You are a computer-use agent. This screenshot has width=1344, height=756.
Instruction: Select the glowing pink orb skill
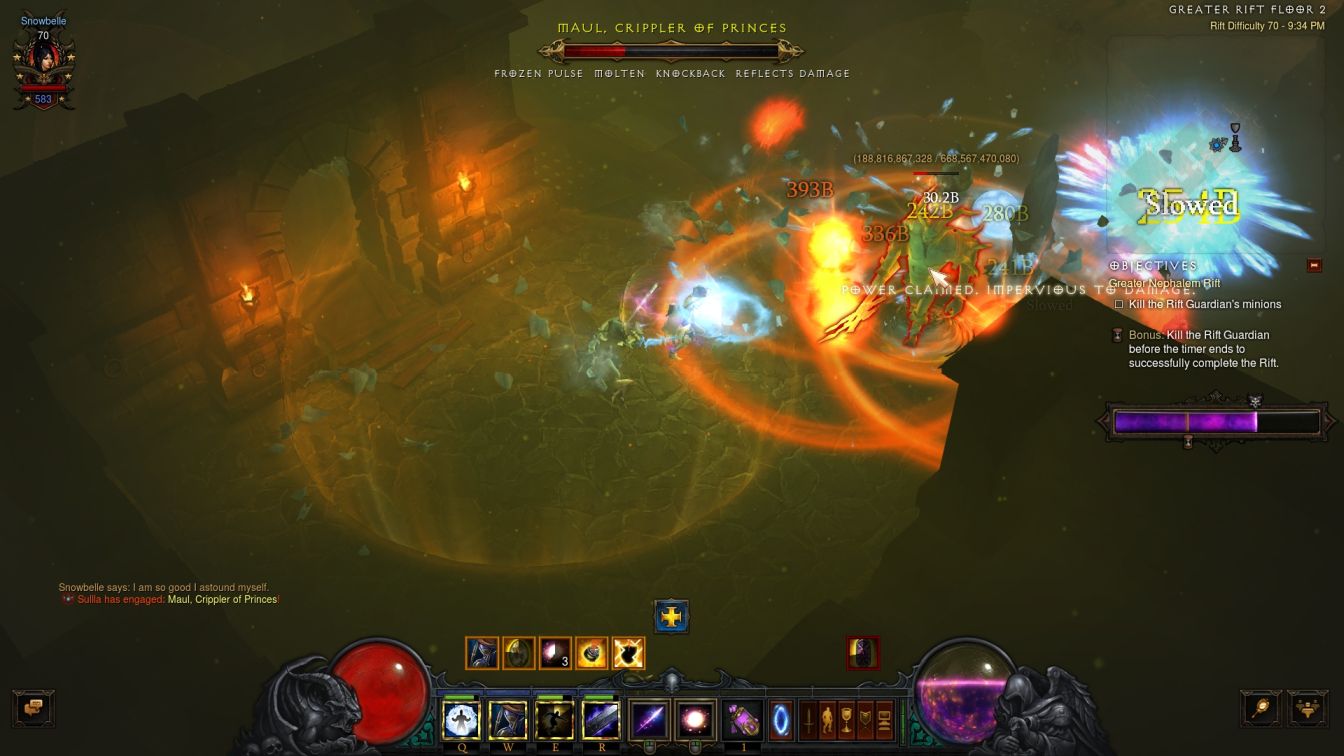(694, 720)
